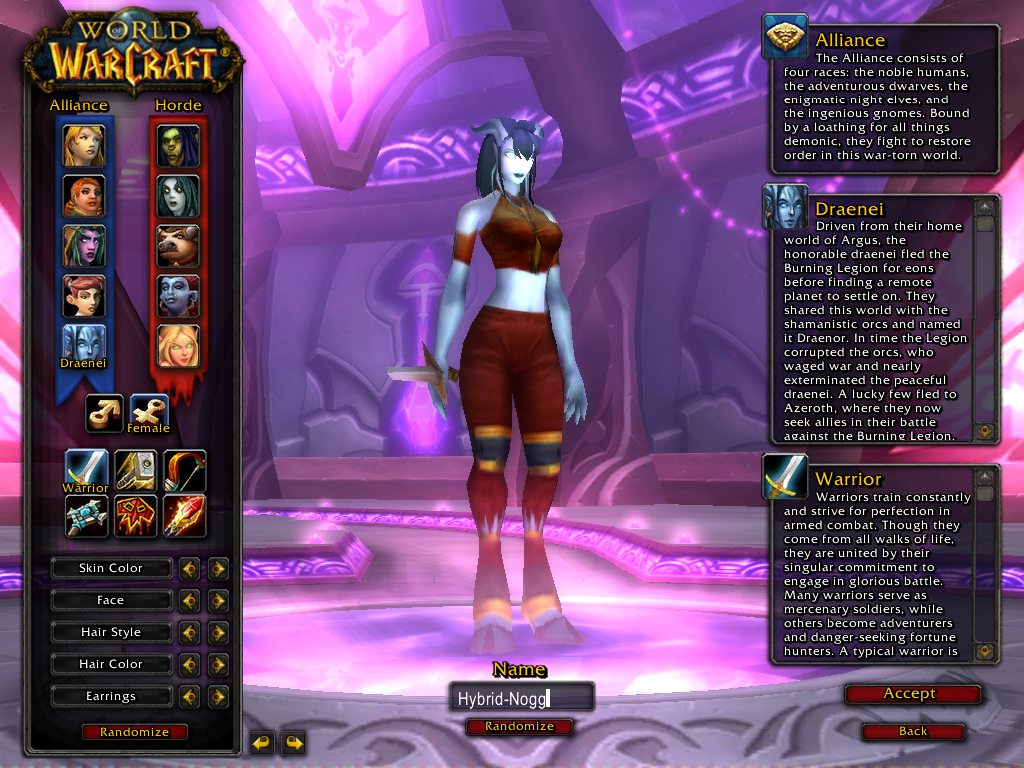Pick the Blood Elf race portrait
Screen dimensions: 1024x768
point(178,346)
